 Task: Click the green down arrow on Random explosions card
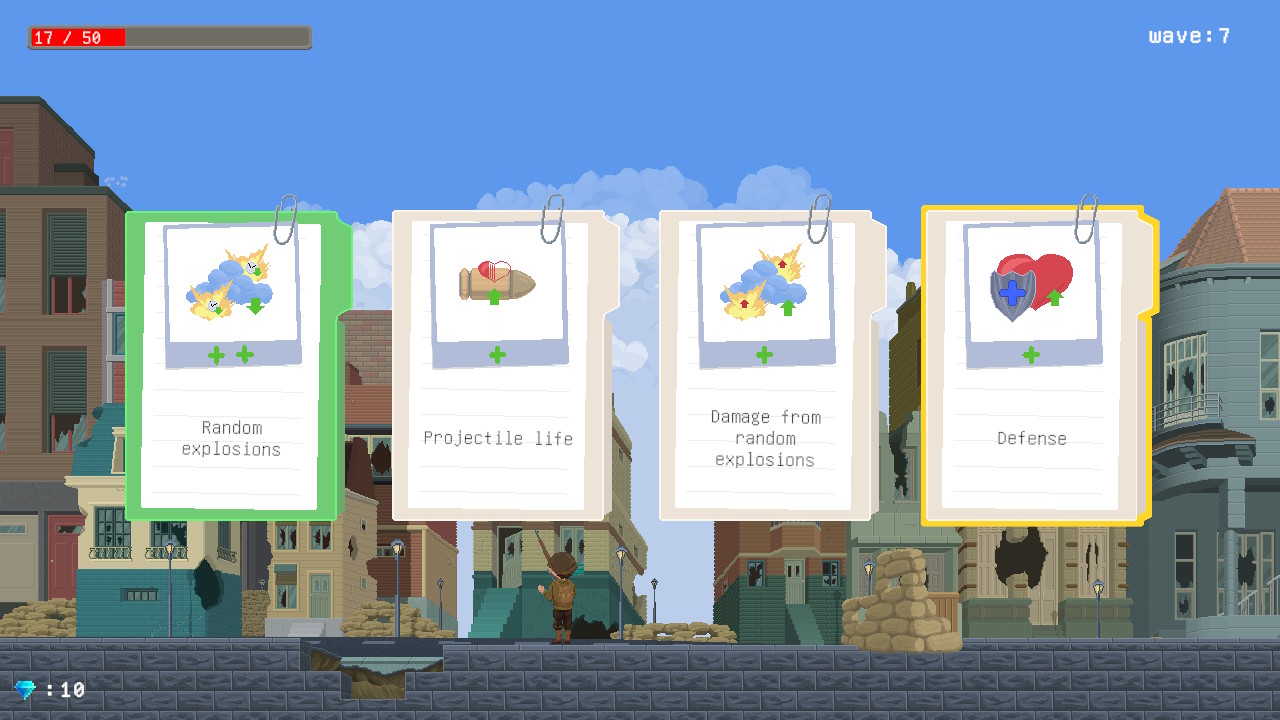tap(256, 306)
